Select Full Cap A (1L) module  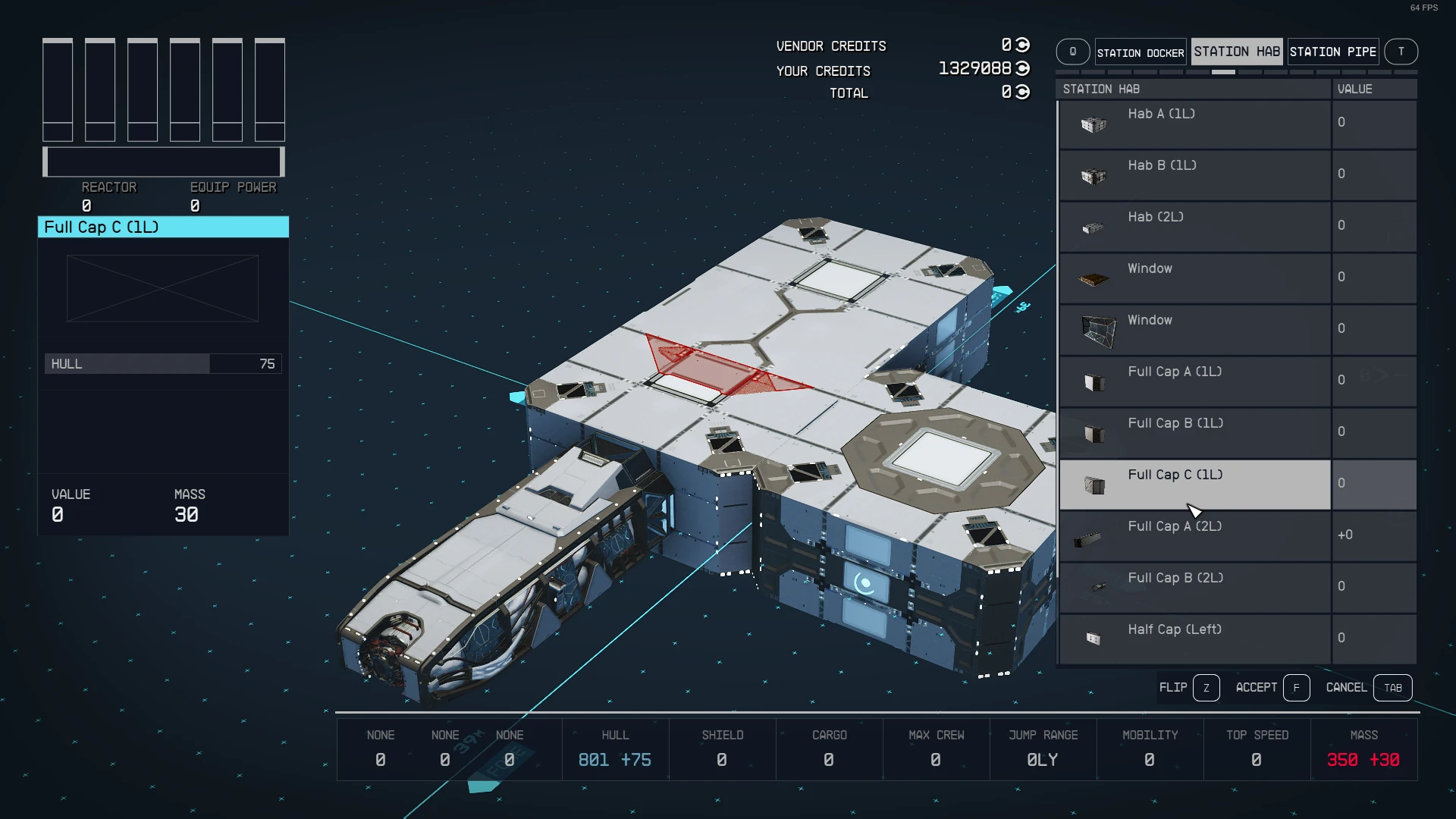point(1194,381)
